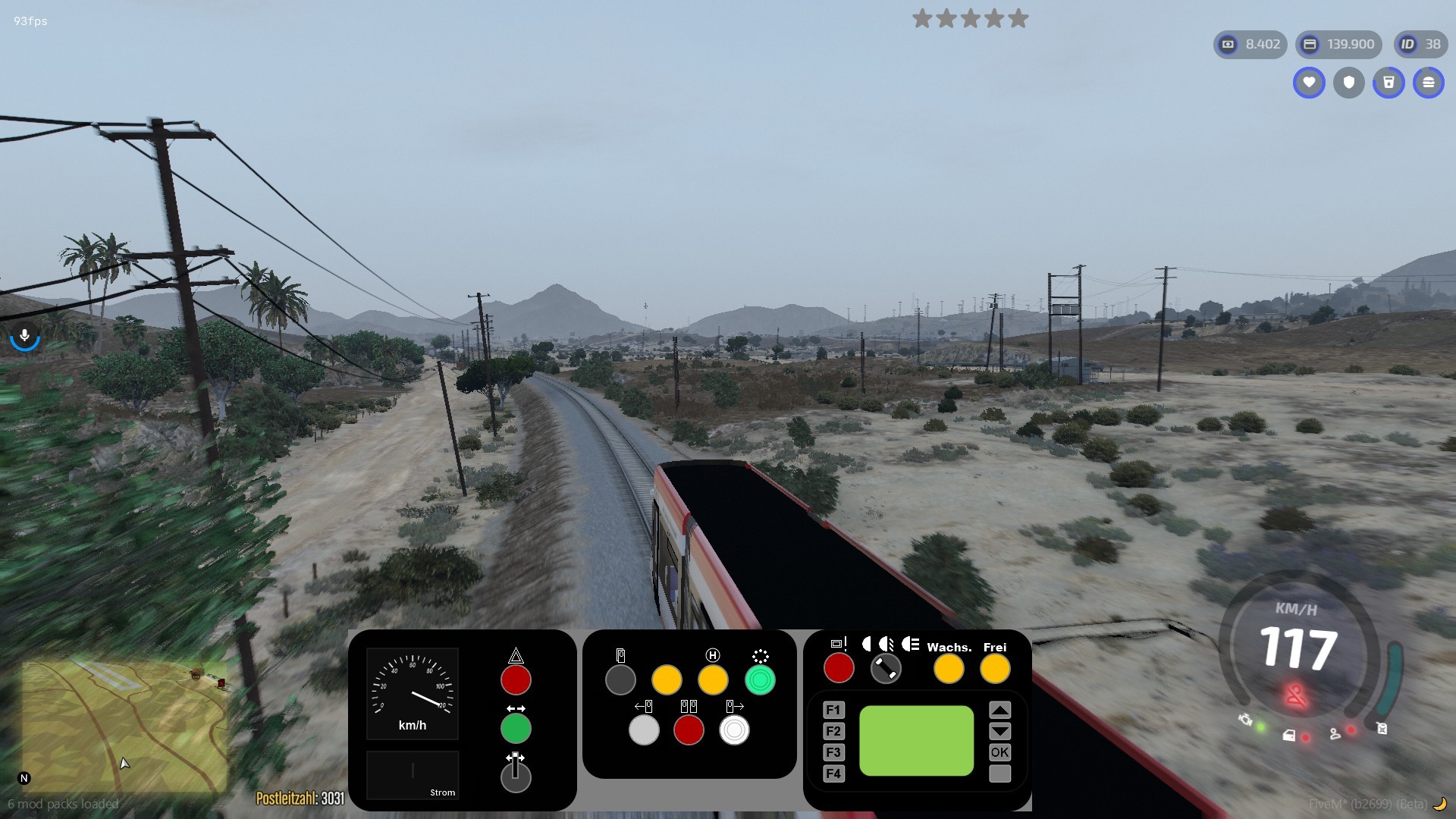
Task: Select the F1 function key on the display
Action: [x=833, y=709]
